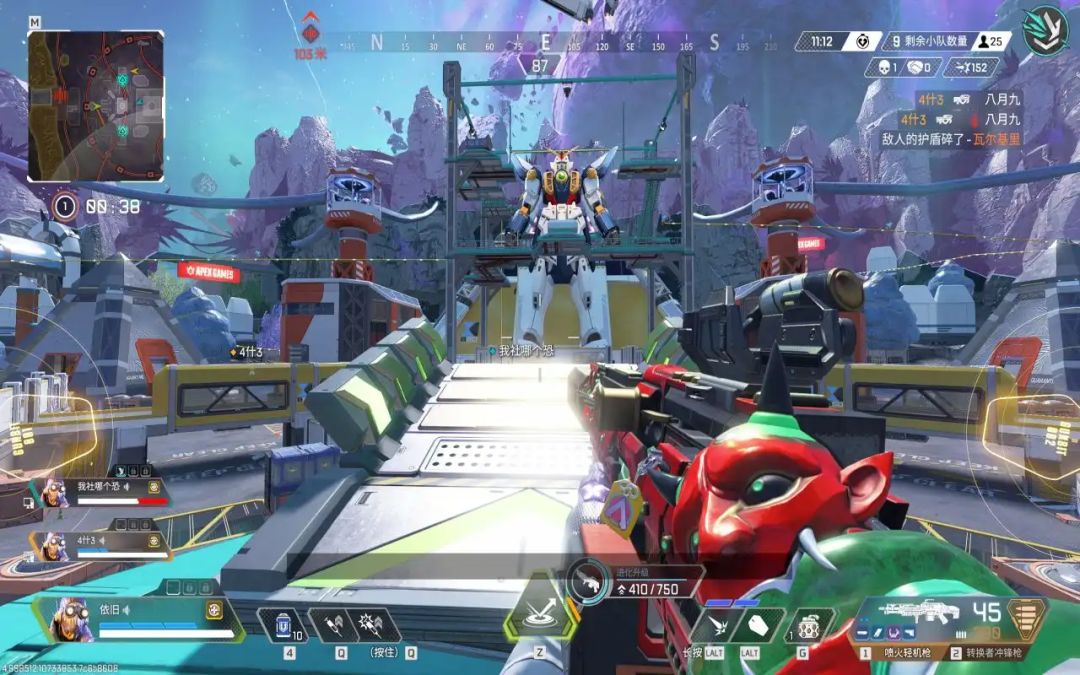This screenshot has height=675, width=1080.
Task: Click the ring countdown circle icon
Action: pyautogui.click(x=65, y=207)
